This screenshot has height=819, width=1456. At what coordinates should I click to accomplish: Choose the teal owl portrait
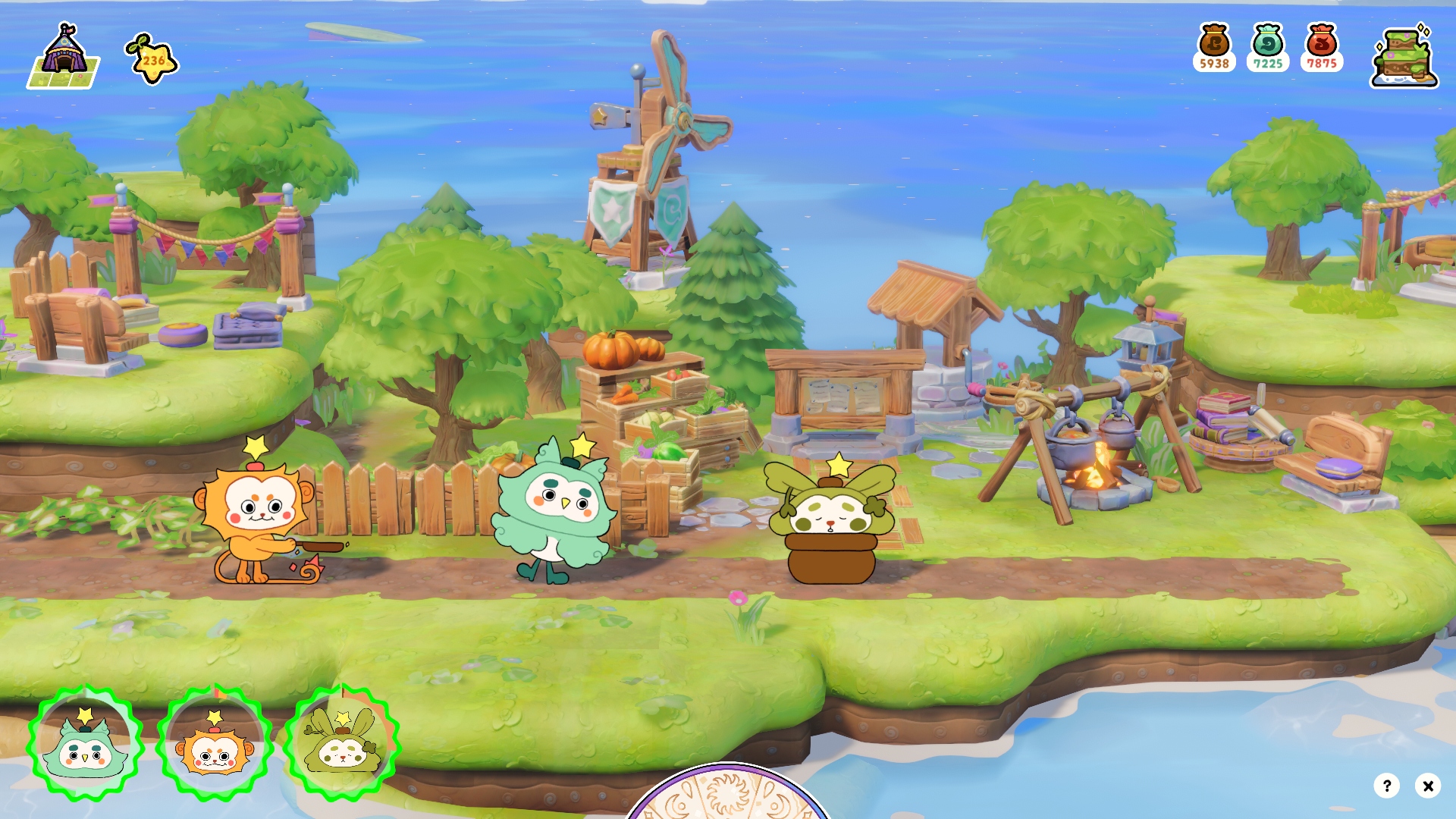point(86,744)
